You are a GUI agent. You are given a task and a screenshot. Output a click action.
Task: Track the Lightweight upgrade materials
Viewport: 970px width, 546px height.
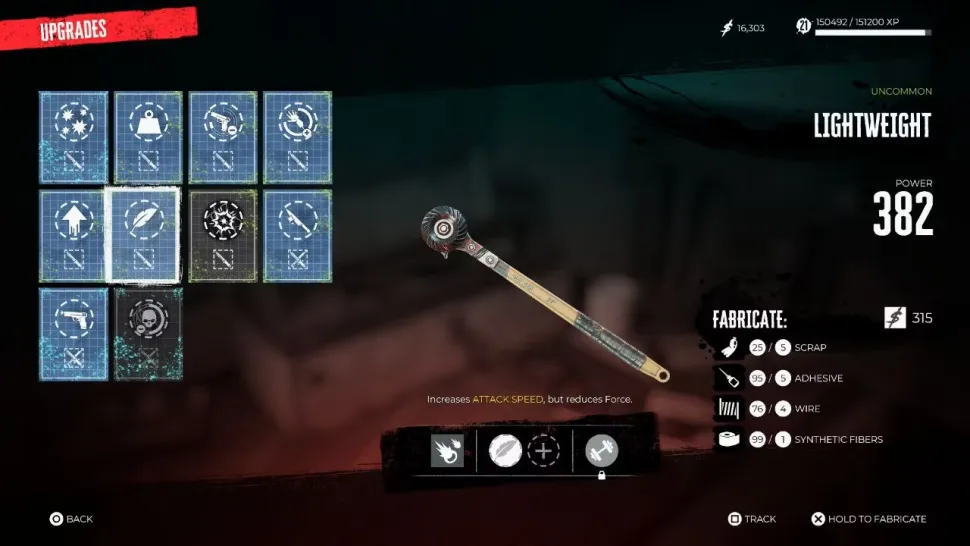[751, 519]
